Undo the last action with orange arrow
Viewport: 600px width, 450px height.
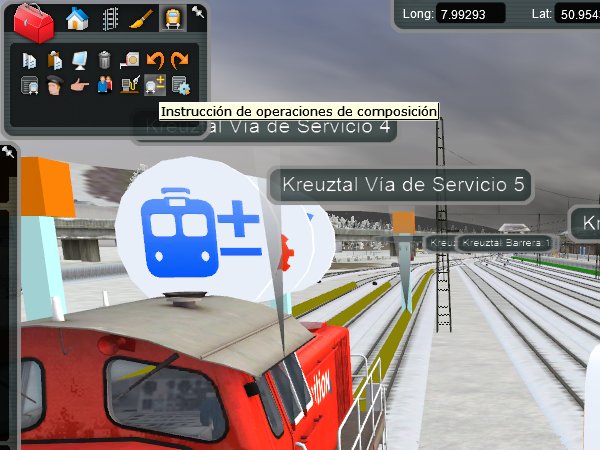[x=154, y=60]
